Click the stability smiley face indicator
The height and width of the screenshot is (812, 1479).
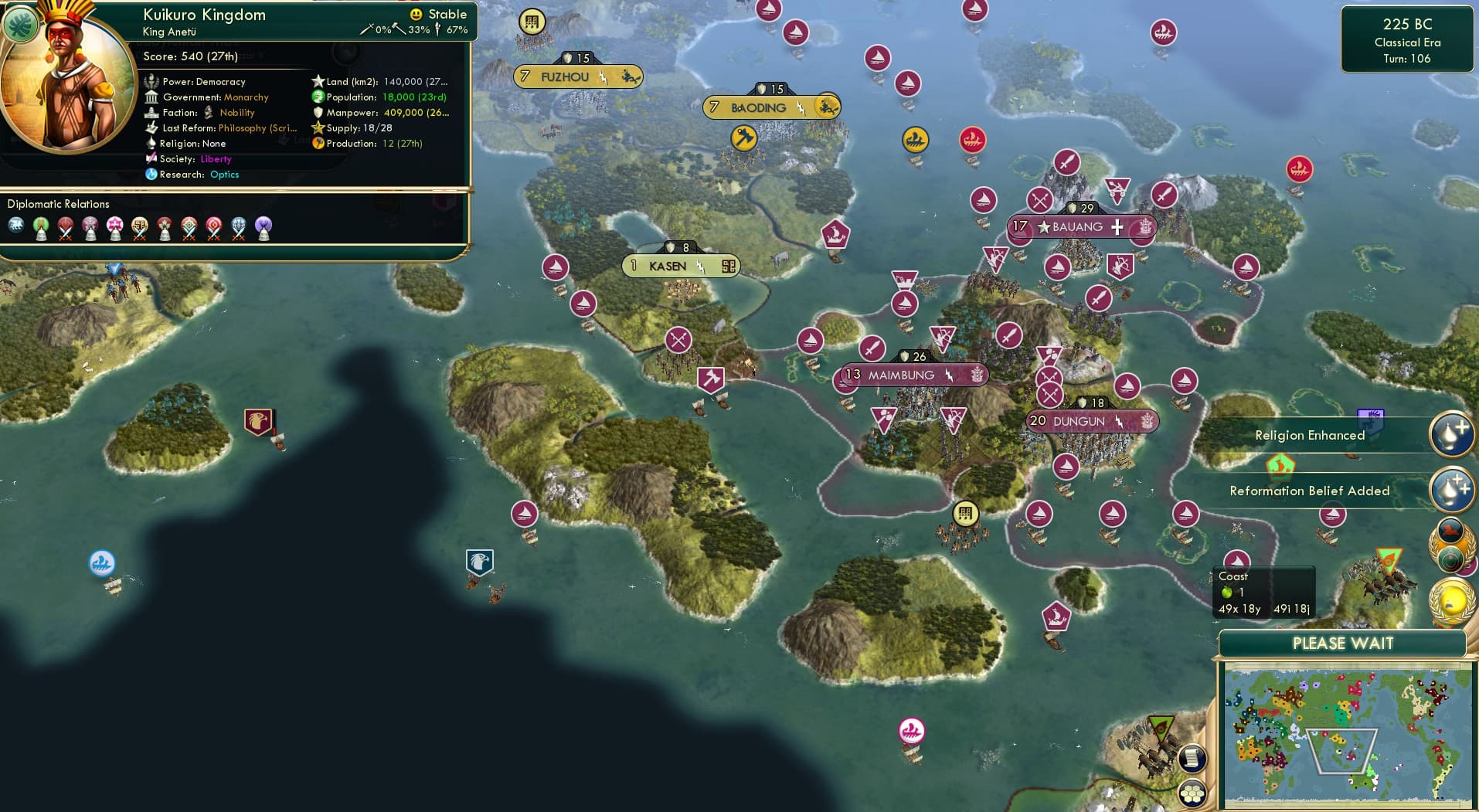[416, 13]
